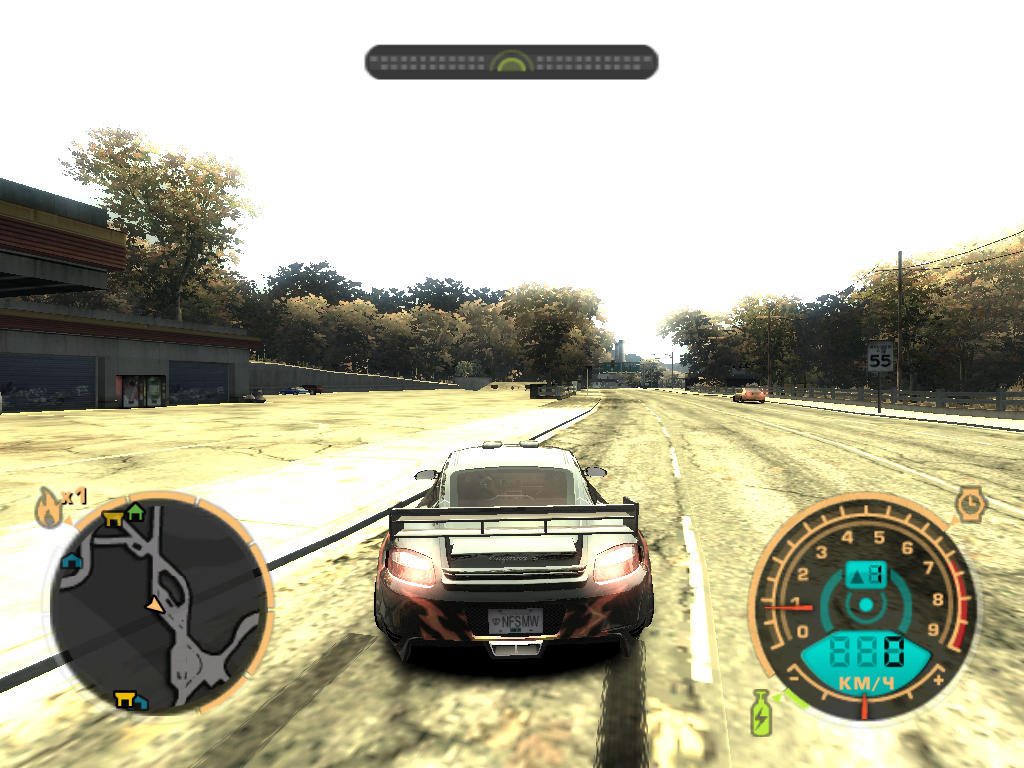Click the circular minimap
1024x768 pixels.
pyautogui.click(x=158, y=603)
